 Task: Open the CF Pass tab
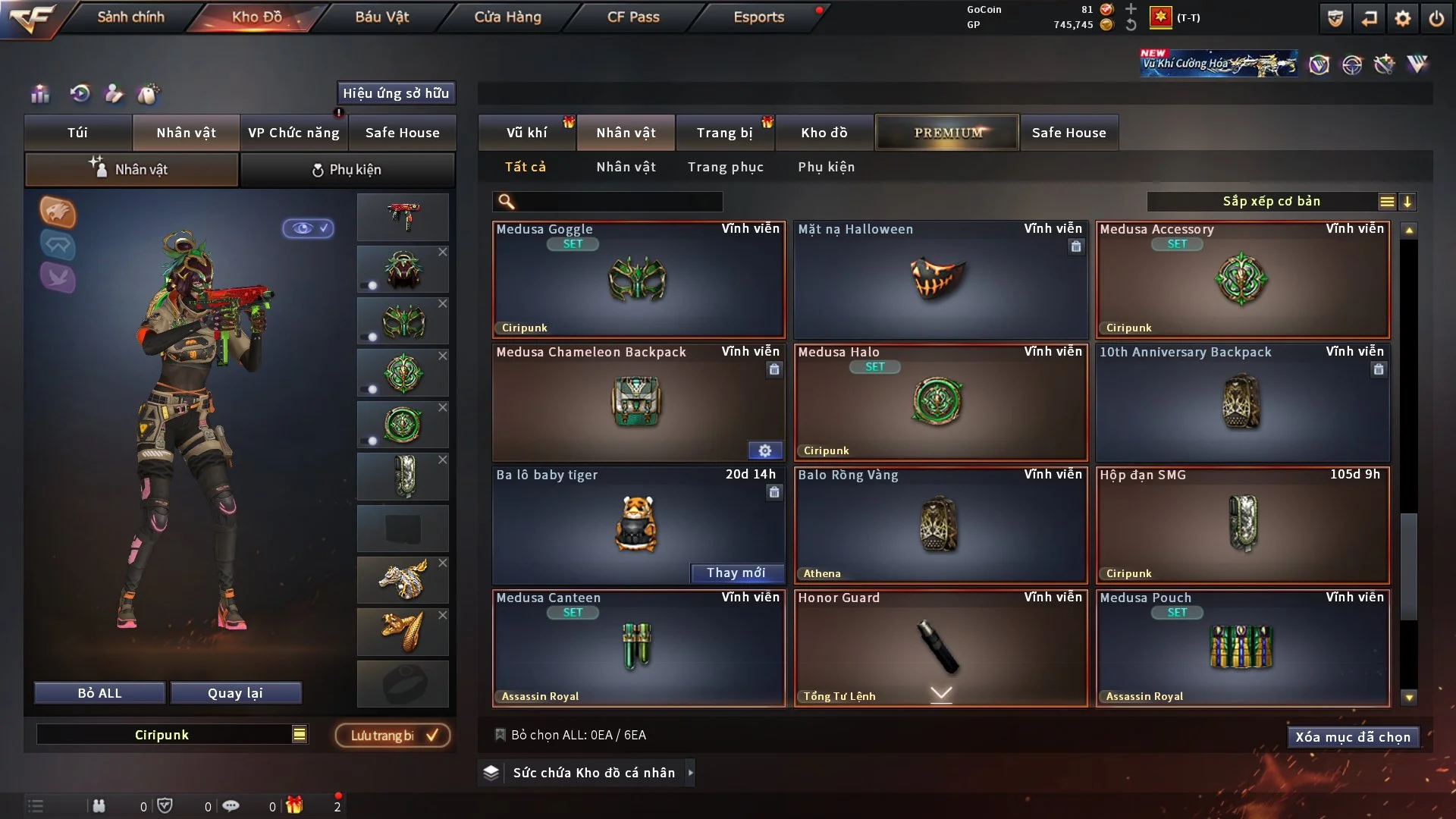pos(633,17)
